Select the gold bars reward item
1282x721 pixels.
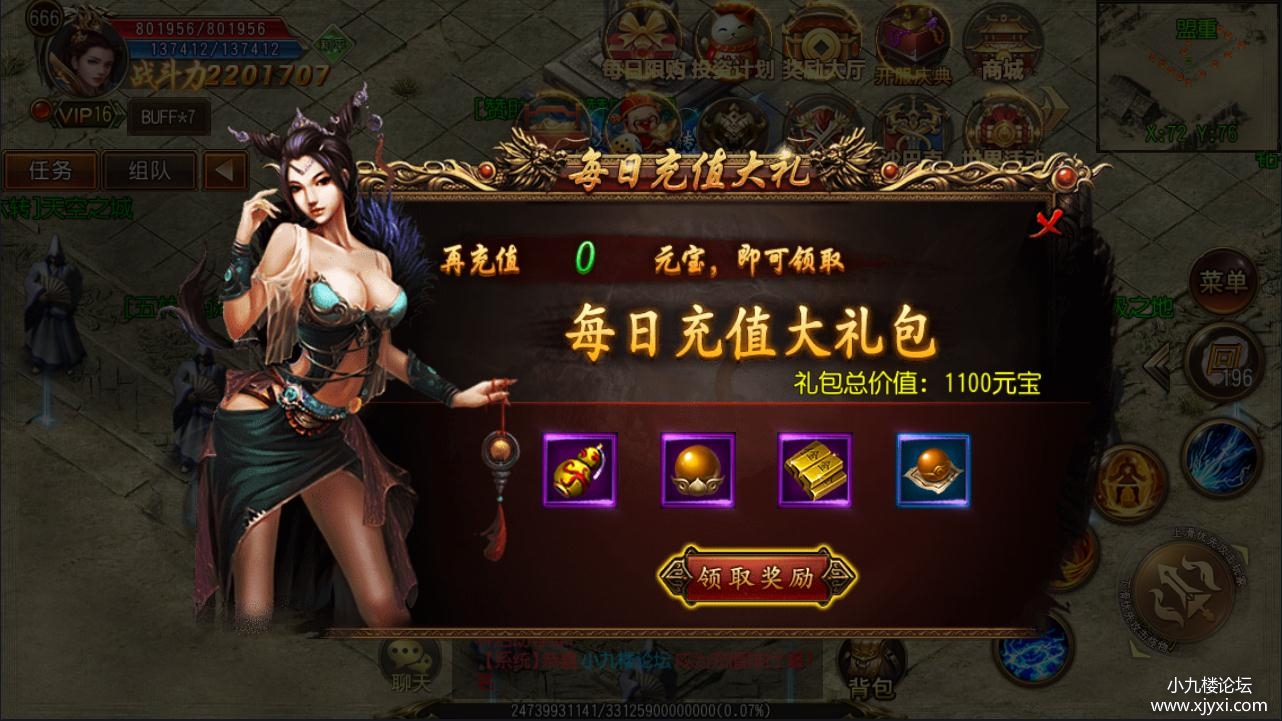pos(814,471)
